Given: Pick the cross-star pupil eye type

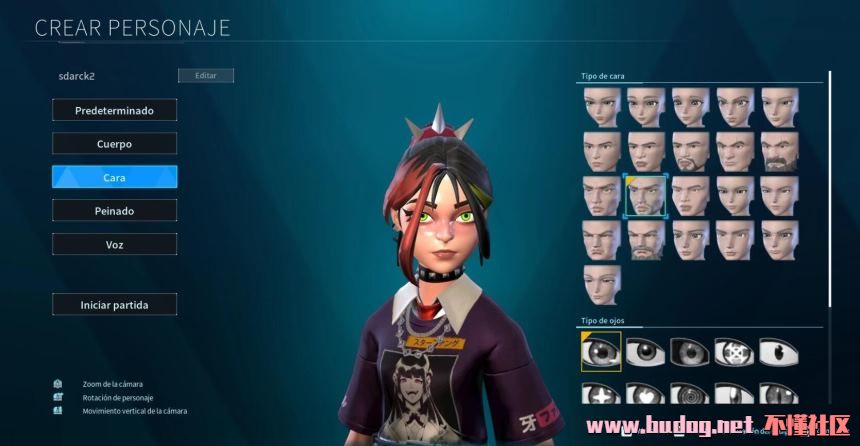Looking at the screenshot, I should [x=602, y=395].
